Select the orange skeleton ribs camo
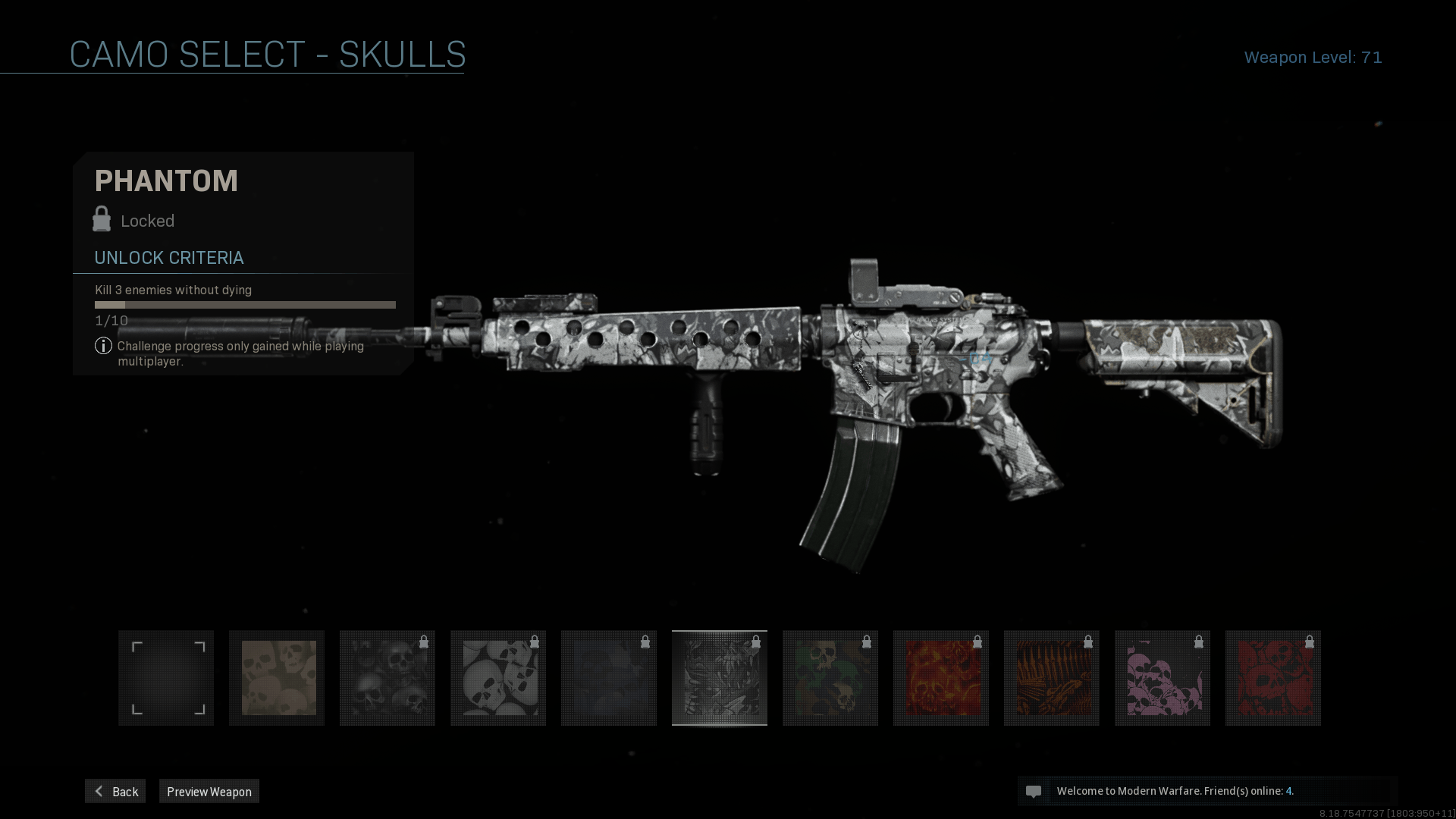Image resolution: width=1456 pixels, height=819 pixels. pyautogui.click(x=1052, y=678)
